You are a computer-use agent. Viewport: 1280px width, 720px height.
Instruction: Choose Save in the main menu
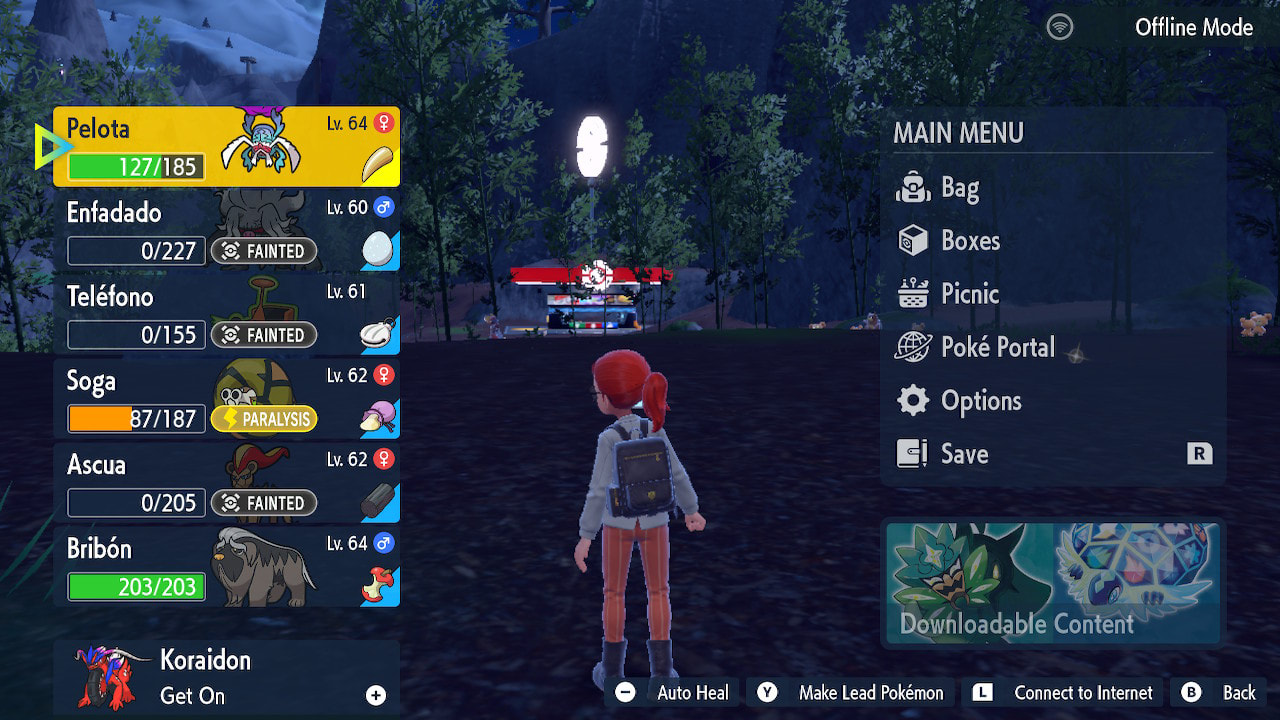point(964,454)
